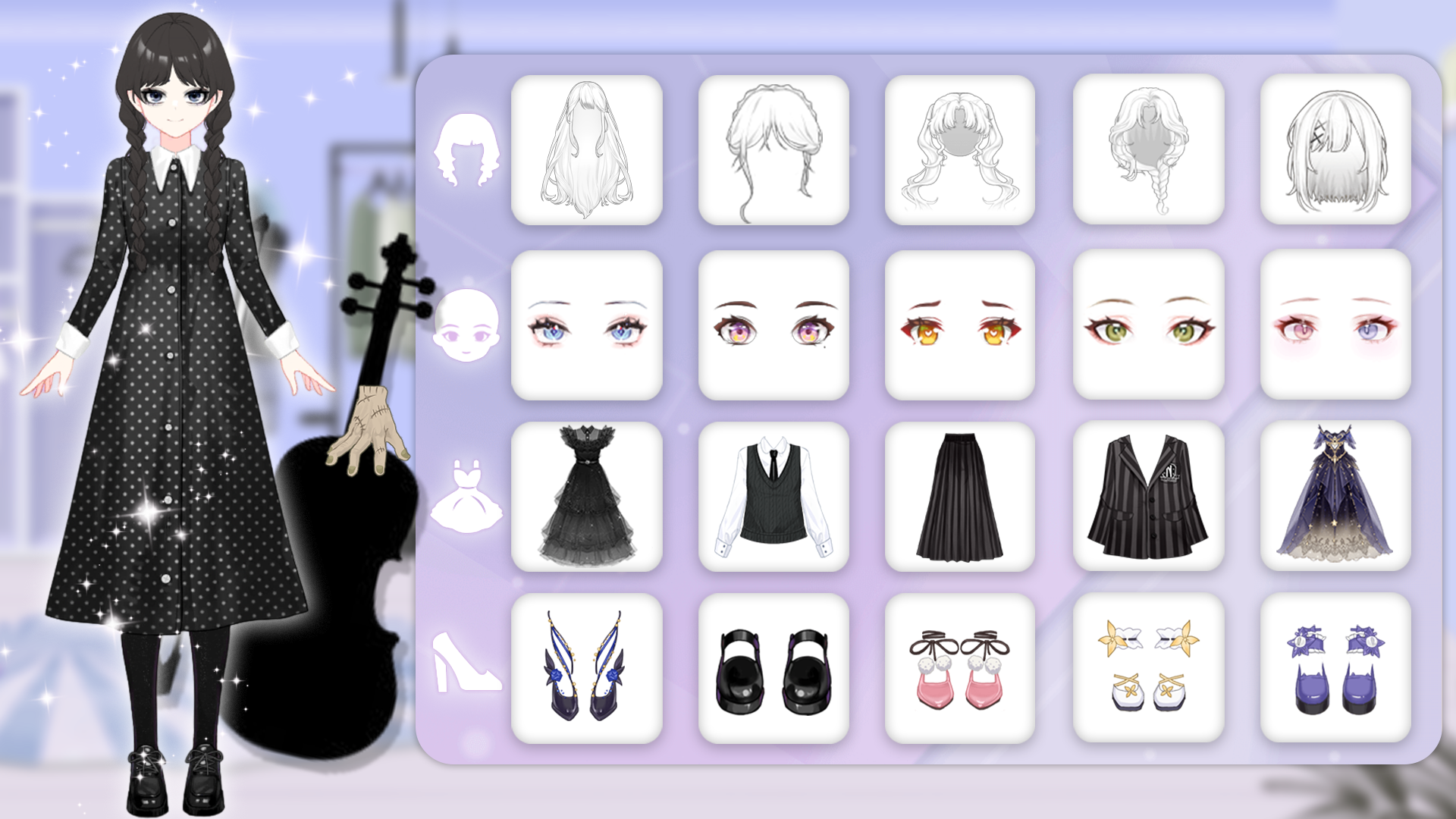
Task: Open the hairstyle category in the sidebar
Action: (x=465, y=148)
